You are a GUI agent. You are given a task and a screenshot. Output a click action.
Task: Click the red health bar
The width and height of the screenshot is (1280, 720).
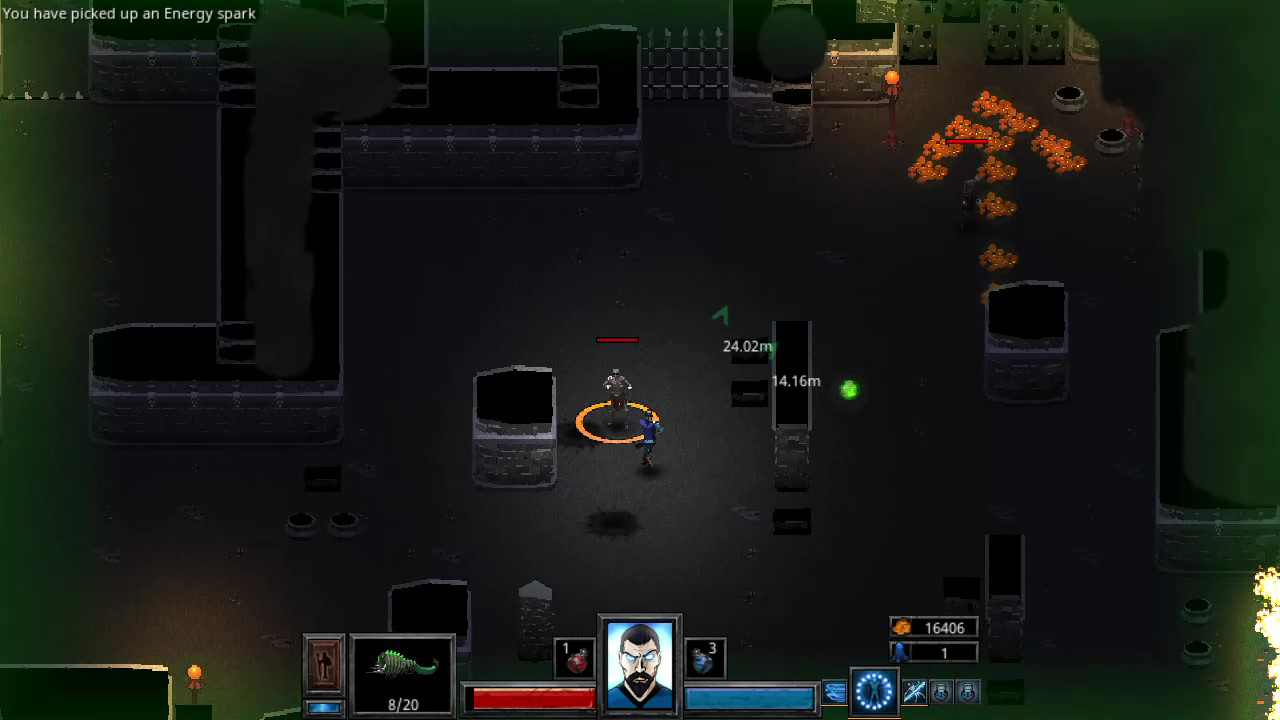click(x=530, y=697)
